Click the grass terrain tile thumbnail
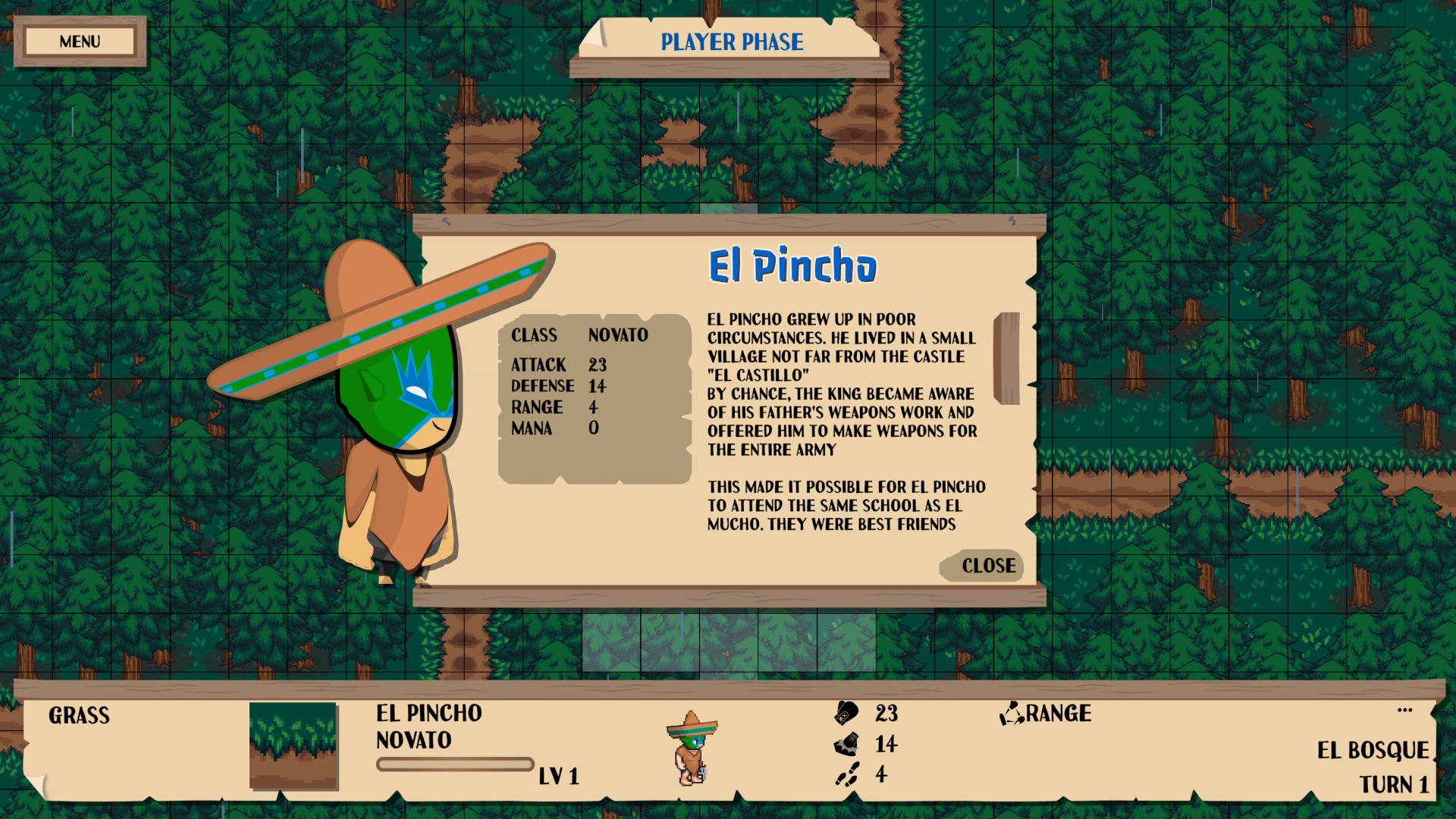Screen dimensions: 1456x819 point(294,747)
